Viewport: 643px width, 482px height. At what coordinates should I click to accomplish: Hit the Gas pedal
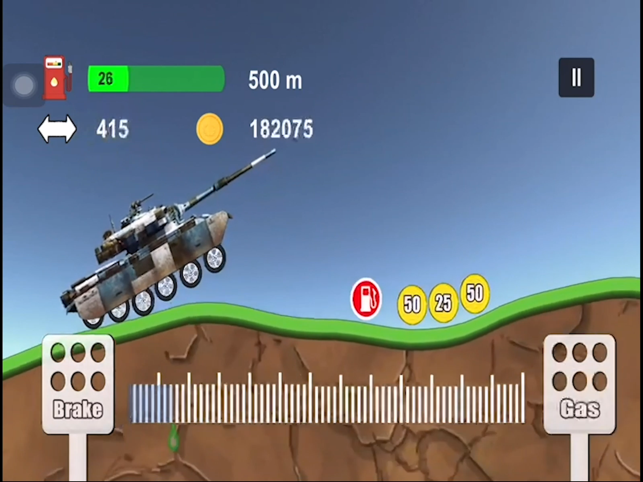click(579, 384)
